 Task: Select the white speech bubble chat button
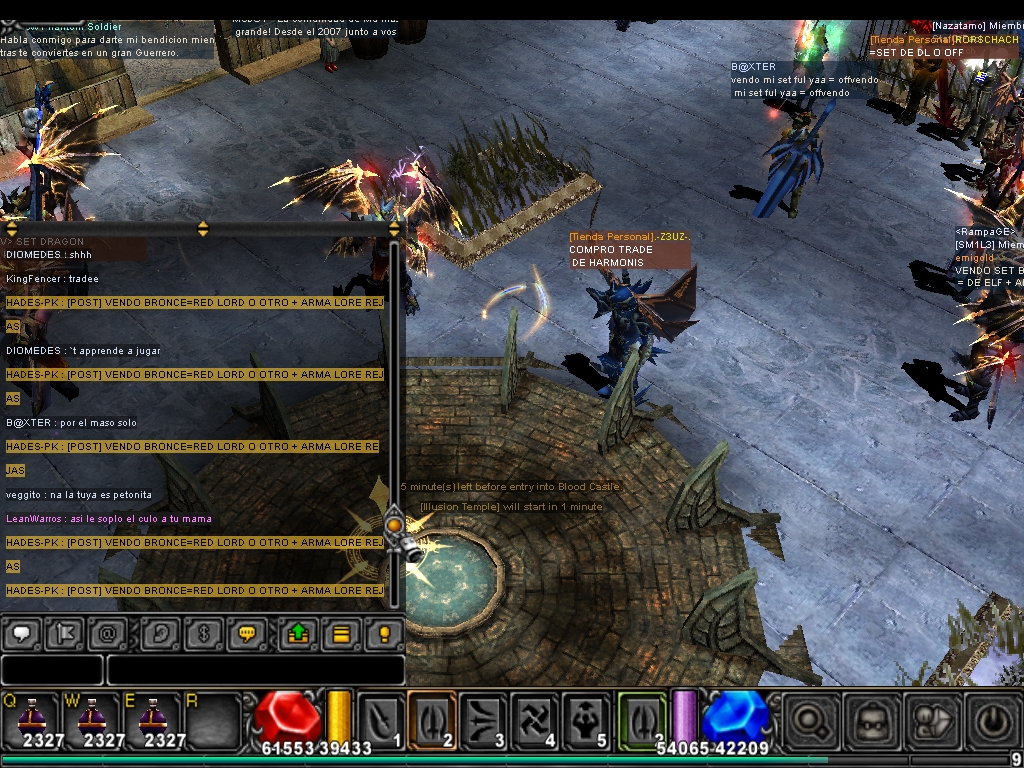tap(21, 634)
